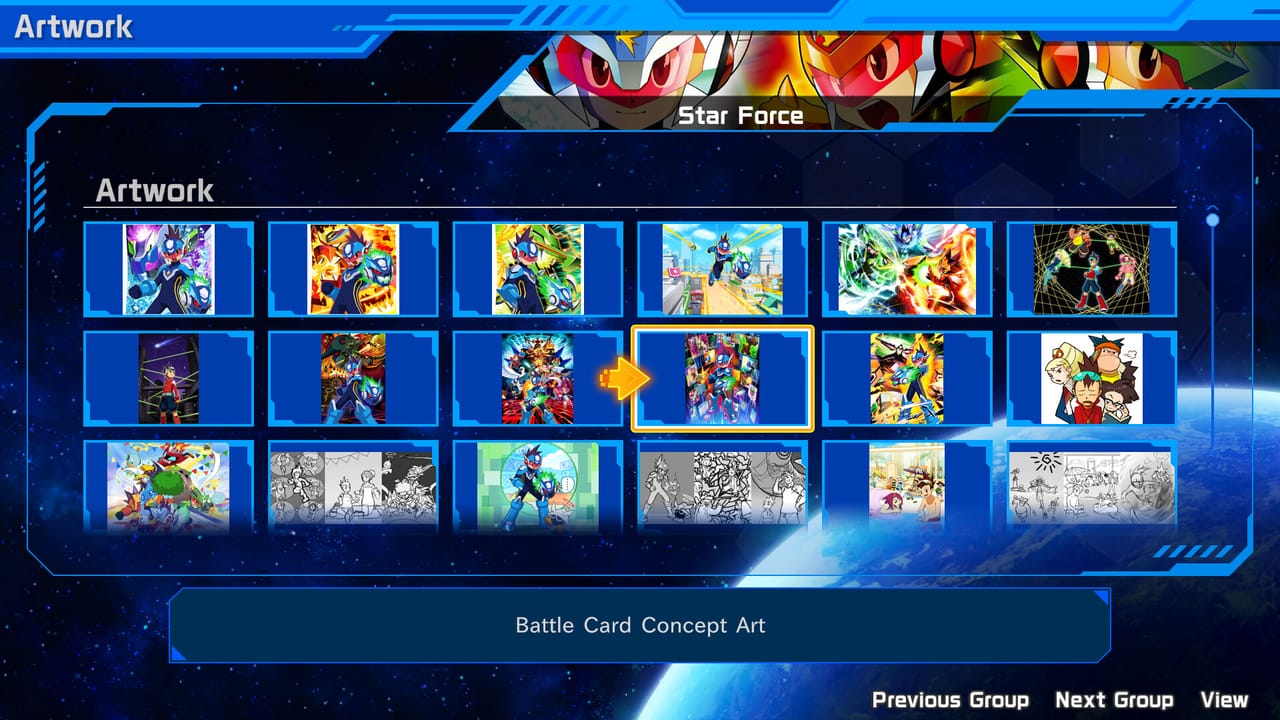The height and width of the screenshot is (720, 1280).
Task: View the green lightning Geo artwork
Action: 537,270
